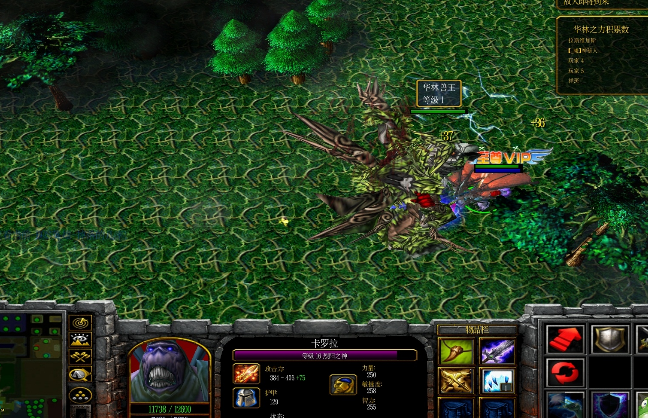The width and height of the screenshot is (648, 418).
Task: Click the minimap signal ping button
Action: [81, 323]
